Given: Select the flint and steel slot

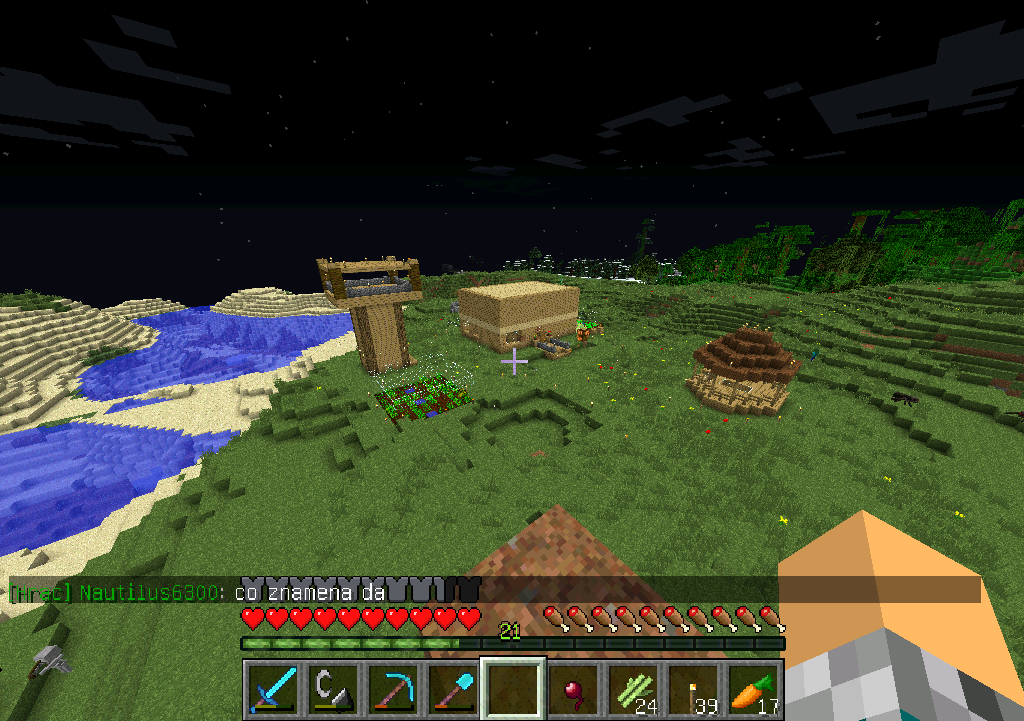Looking at the screenshot, I should 333,689.
